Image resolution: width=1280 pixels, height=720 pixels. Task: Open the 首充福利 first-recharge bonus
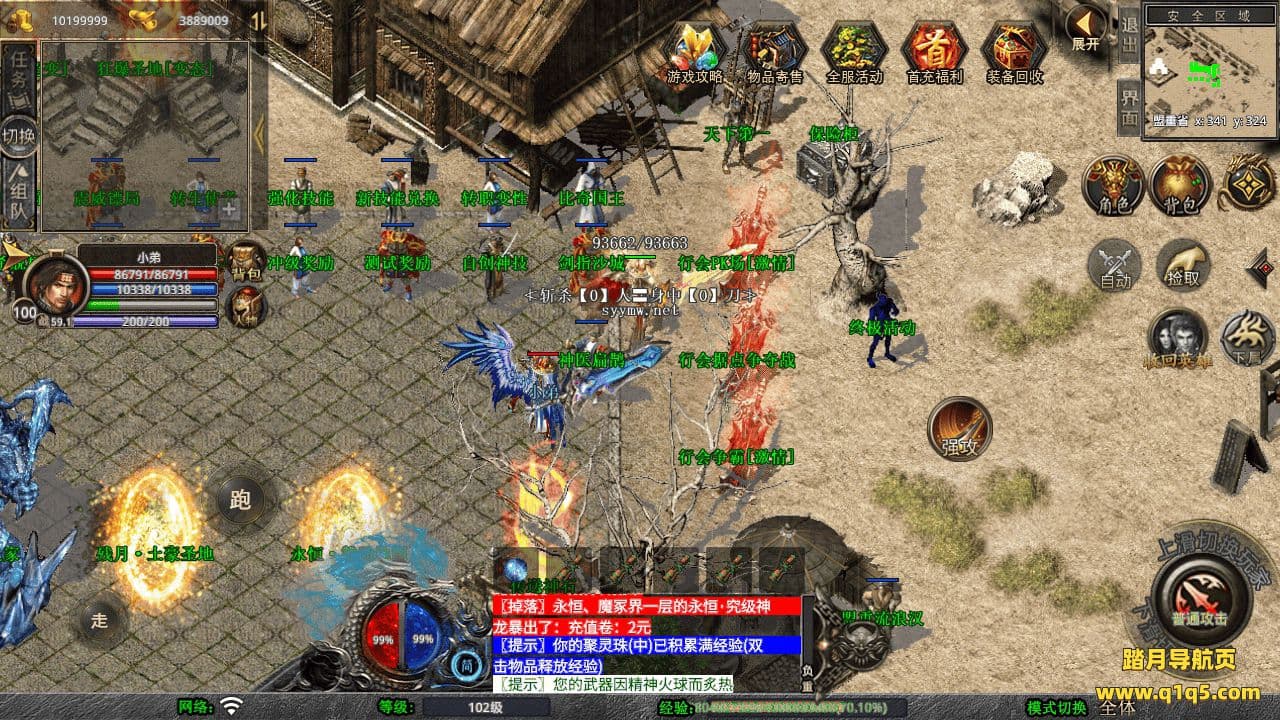point(933,50)
